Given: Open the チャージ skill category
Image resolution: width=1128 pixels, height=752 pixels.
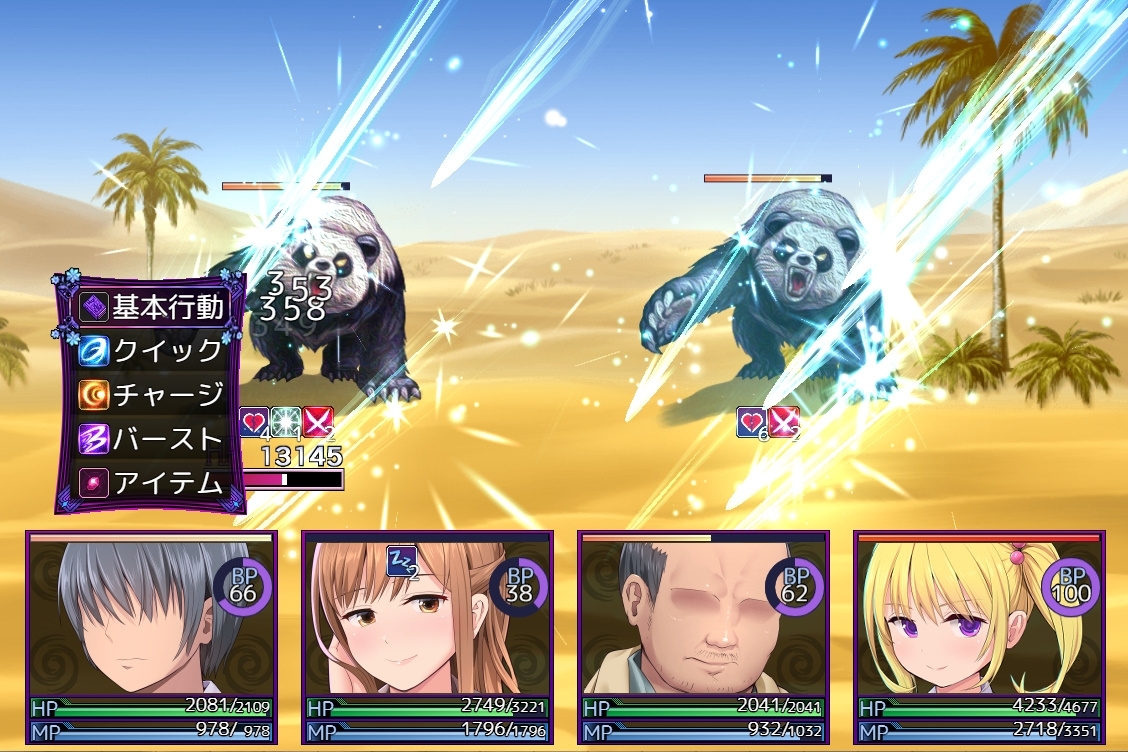Looking at the screenshot, I should 151,395.
